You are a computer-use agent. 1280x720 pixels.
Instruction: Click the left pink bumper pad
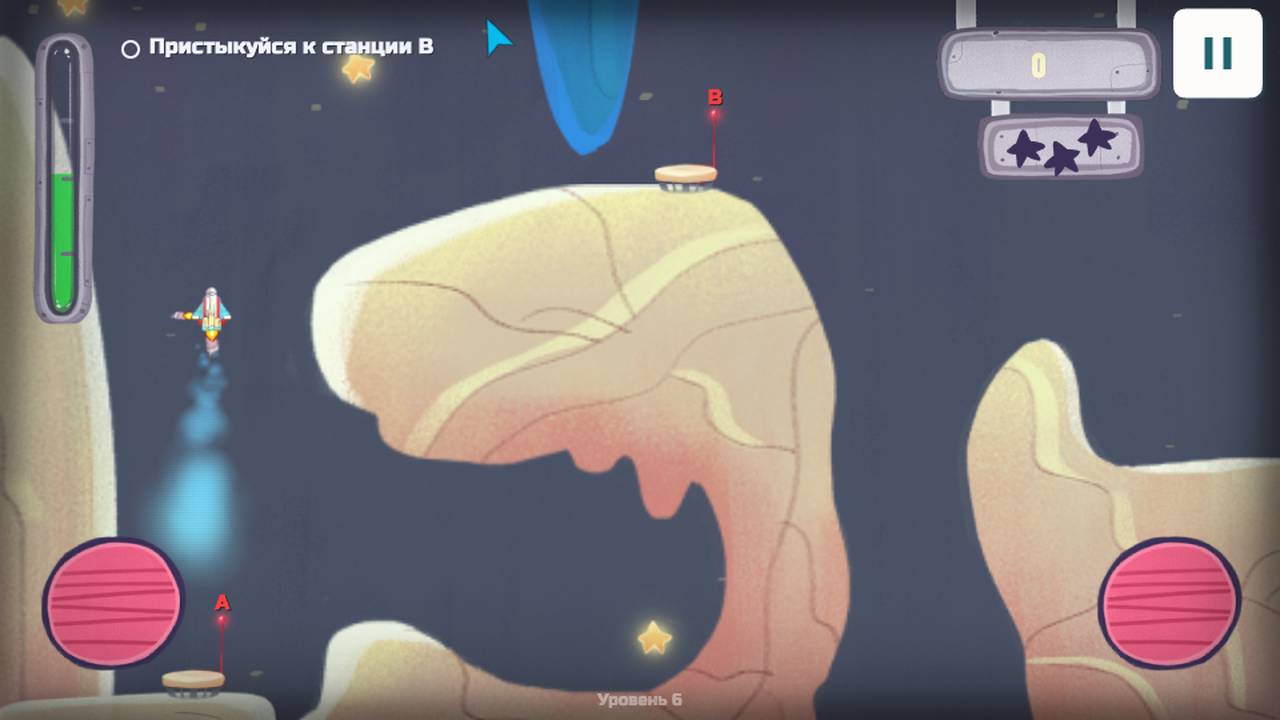click(x=112, y=600)
